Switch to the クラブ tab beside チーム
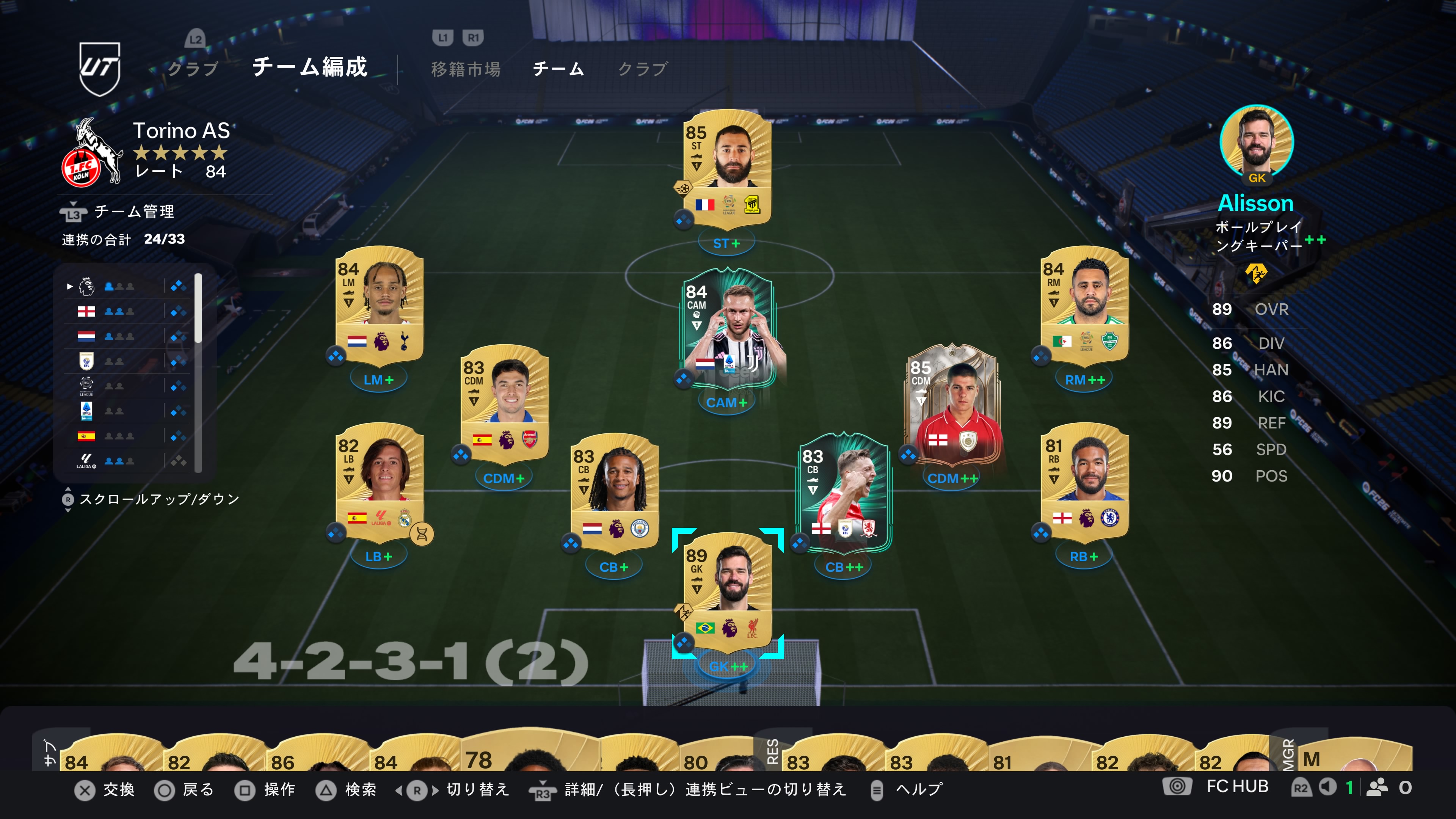 click(643, 69)
